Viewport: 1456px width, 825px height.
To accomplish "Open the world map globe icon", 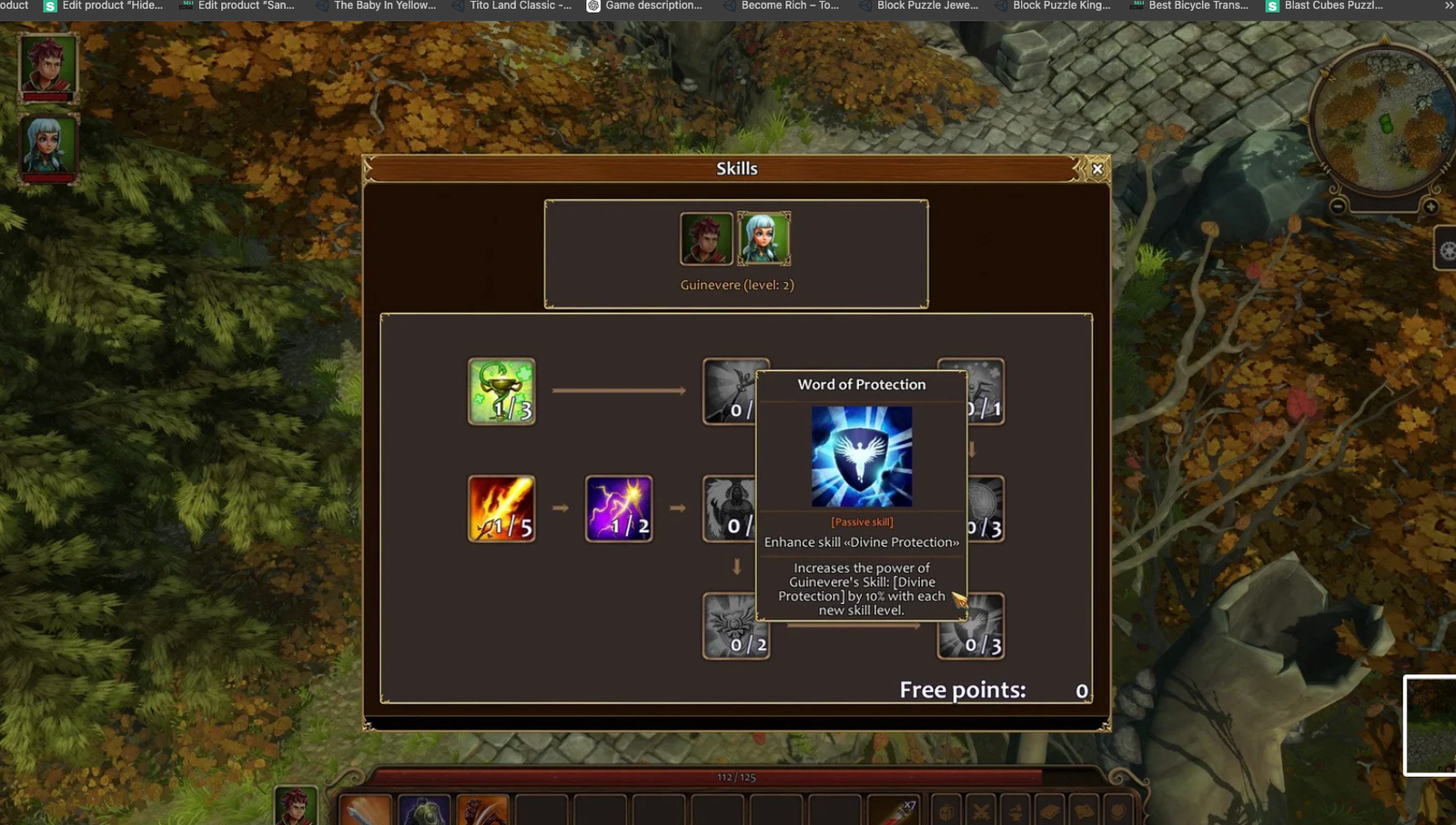I will point(1117,810).
